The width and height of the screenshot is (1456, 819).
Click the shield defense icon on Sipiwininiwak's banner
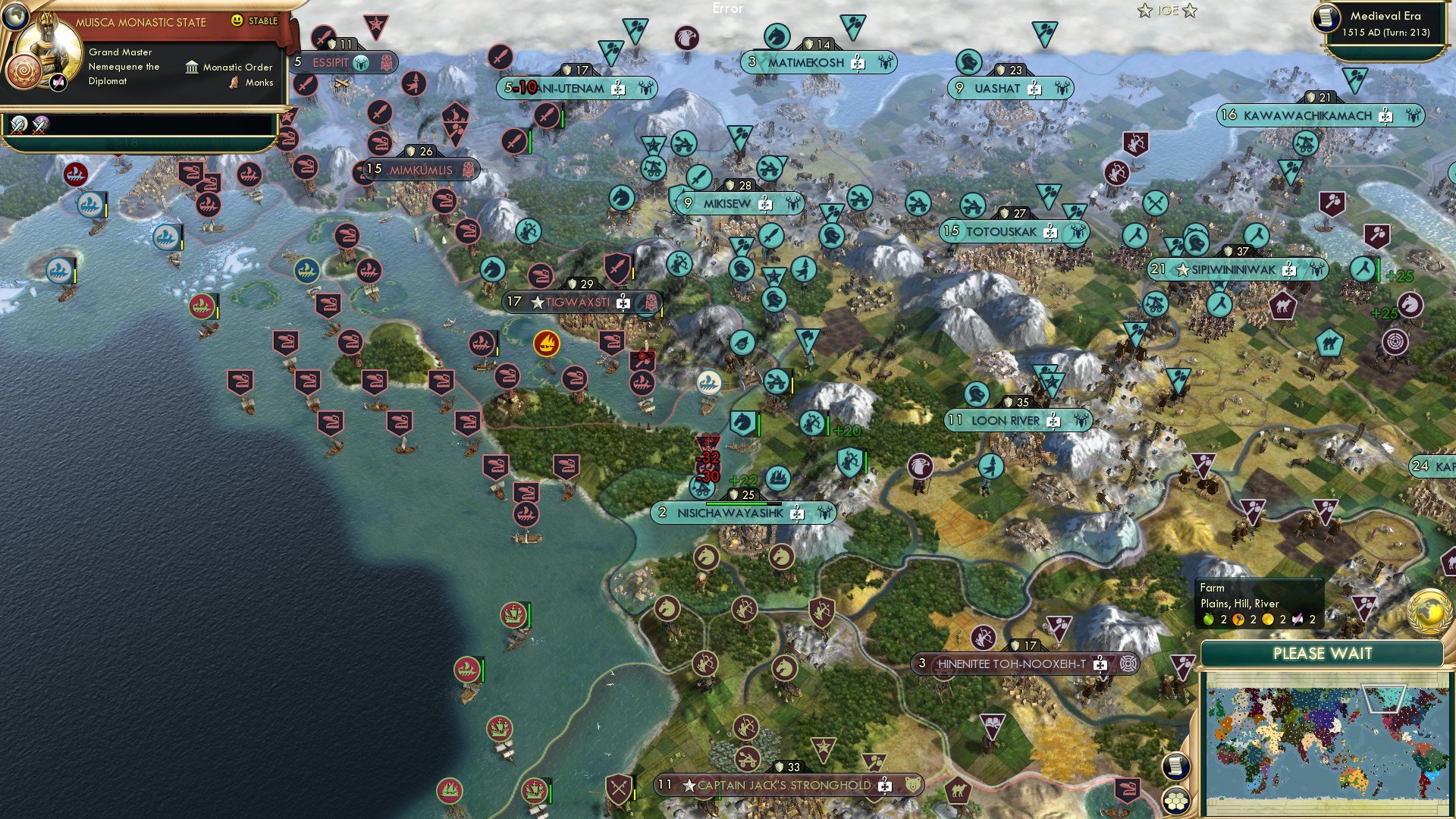point(1228,251)
